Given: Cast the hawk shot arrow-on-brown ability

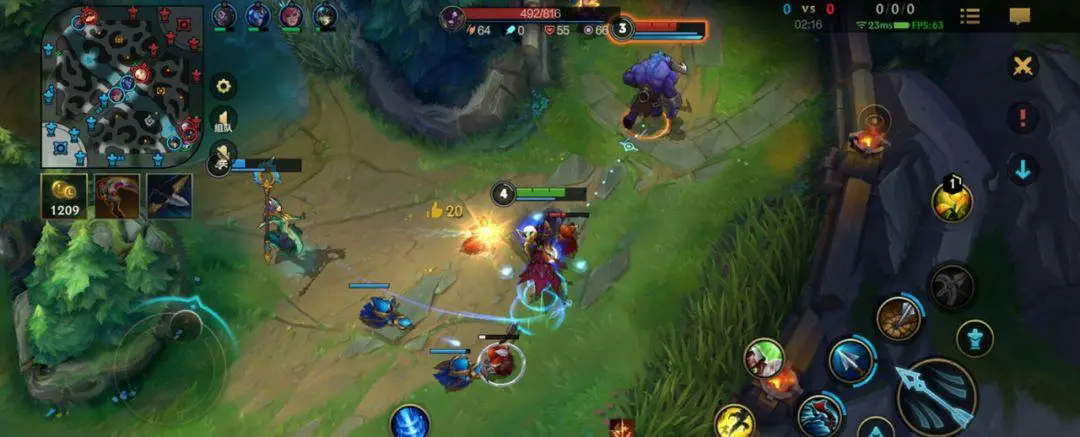Looking at the screenshot, I should pos(899,318).
